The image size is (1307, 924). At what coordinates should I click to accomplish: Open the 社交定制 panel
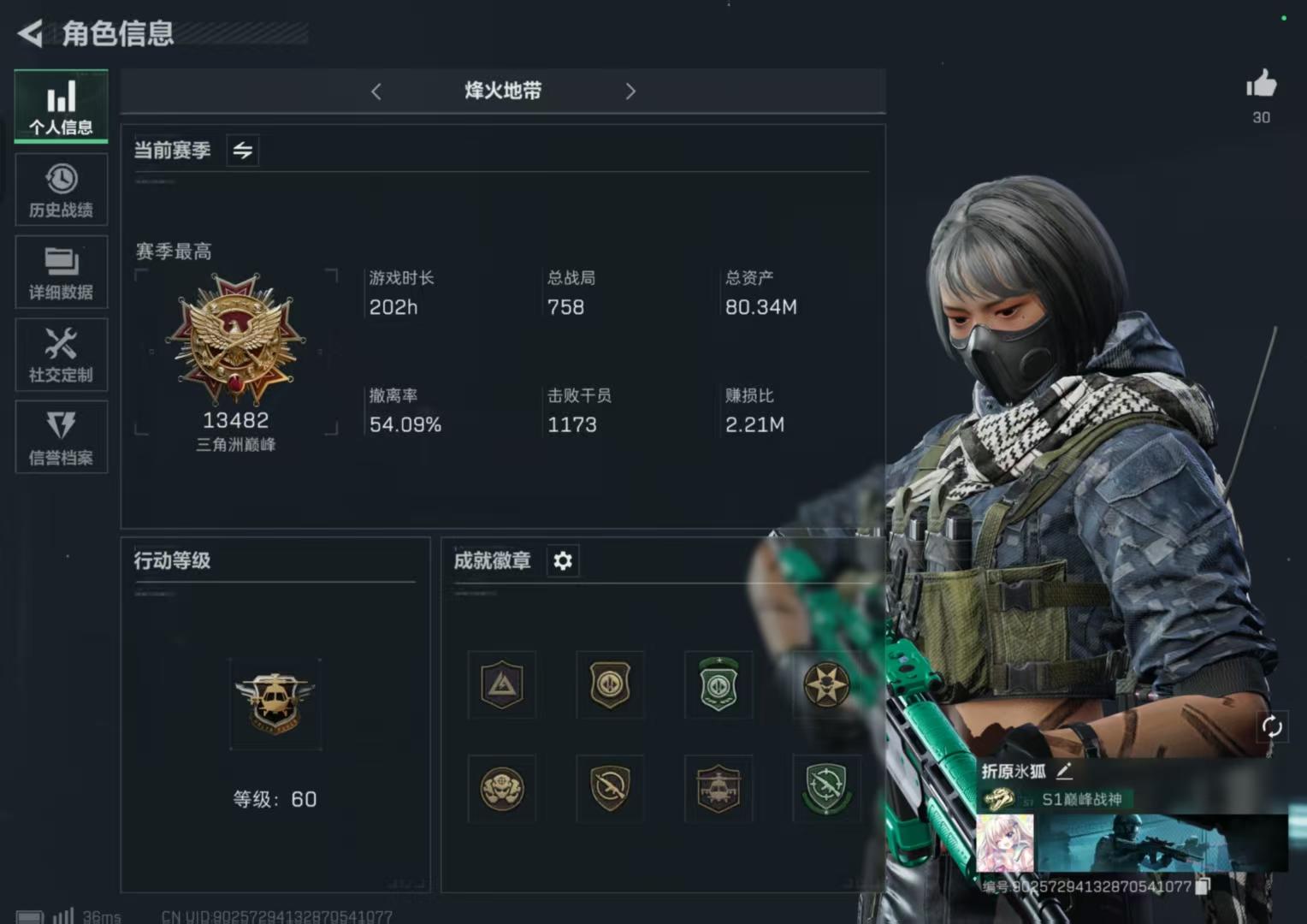[61, 354]
